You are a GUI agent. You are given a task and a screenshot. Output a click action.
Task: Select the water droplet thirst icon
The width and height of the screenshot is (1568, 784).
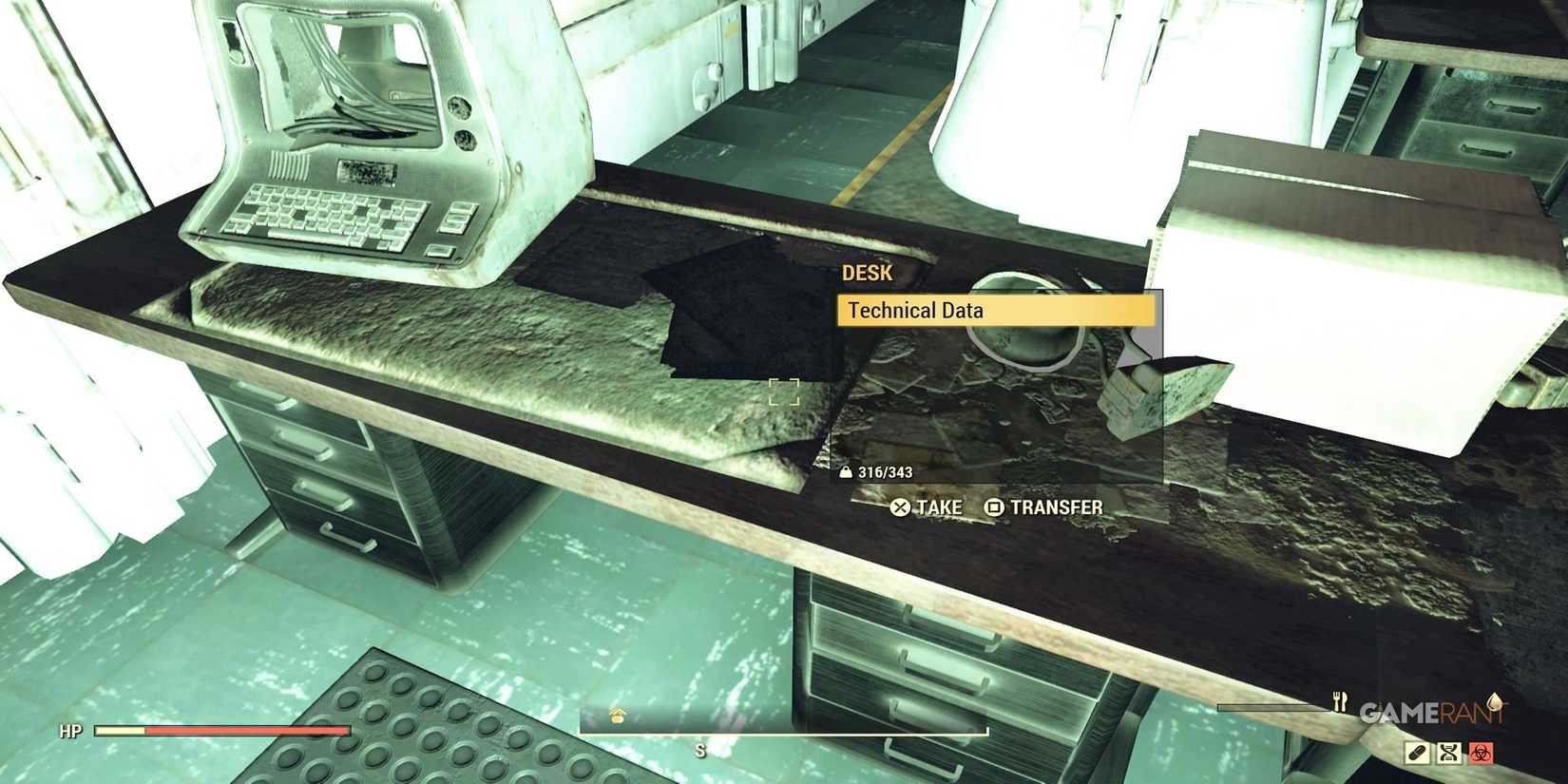coord(1494,704)
